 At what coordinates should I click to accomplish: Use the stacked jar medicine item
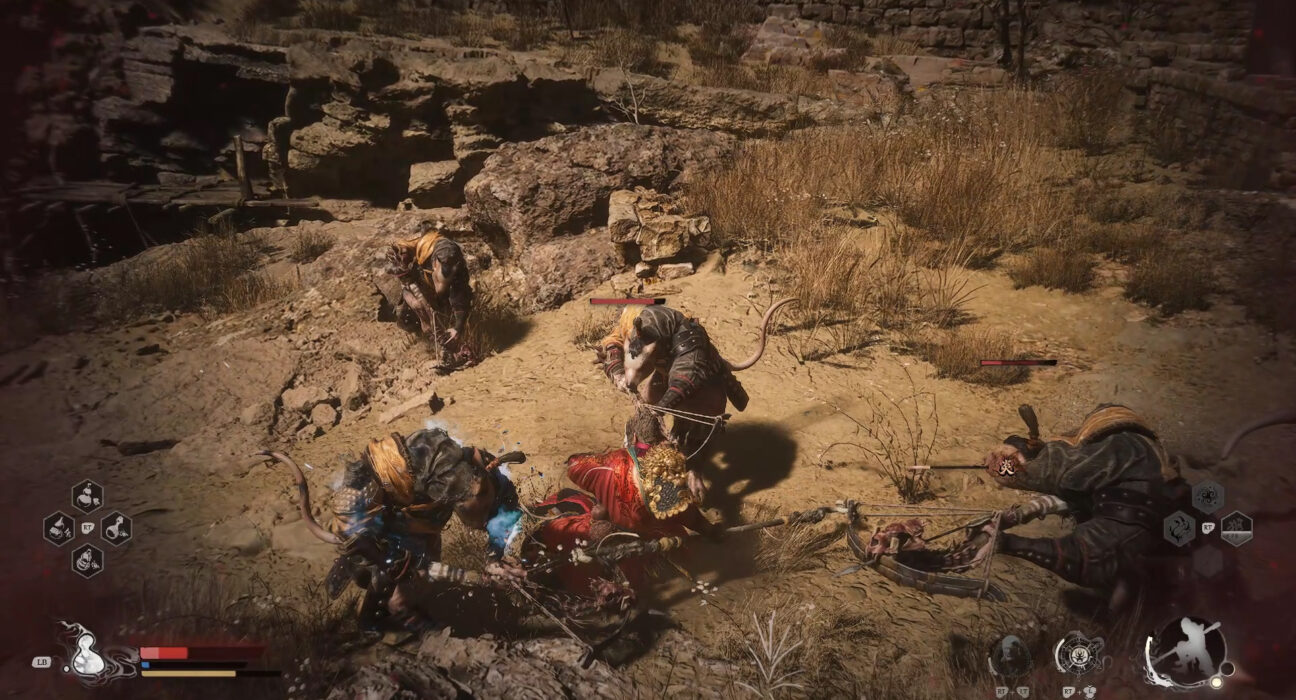click(x=87, y=560)
